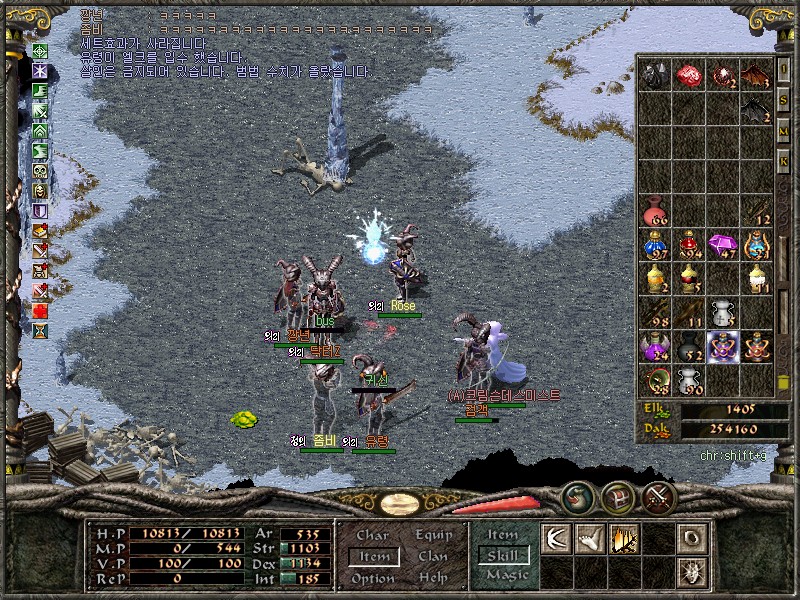Select the purple gem in inventory
The height and width of the screenshot is (600, 800).
click(x=722, y=243)
